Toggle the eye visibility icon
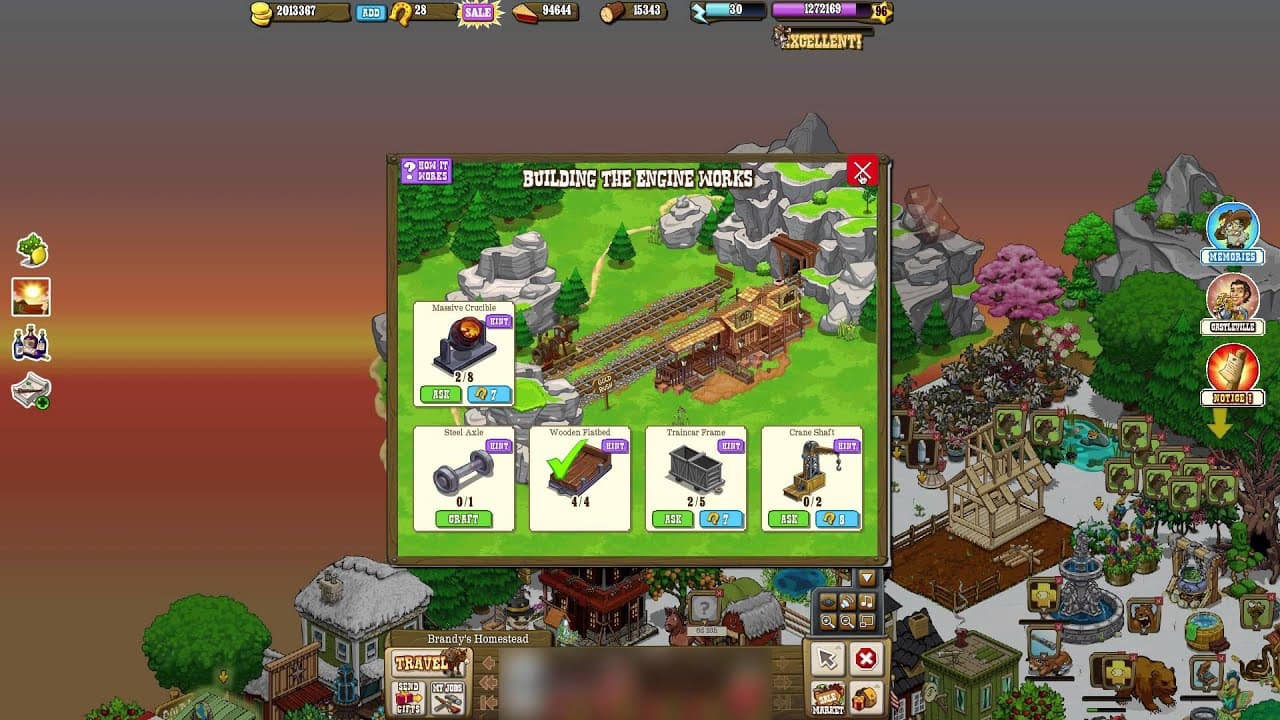 (828, 601)
